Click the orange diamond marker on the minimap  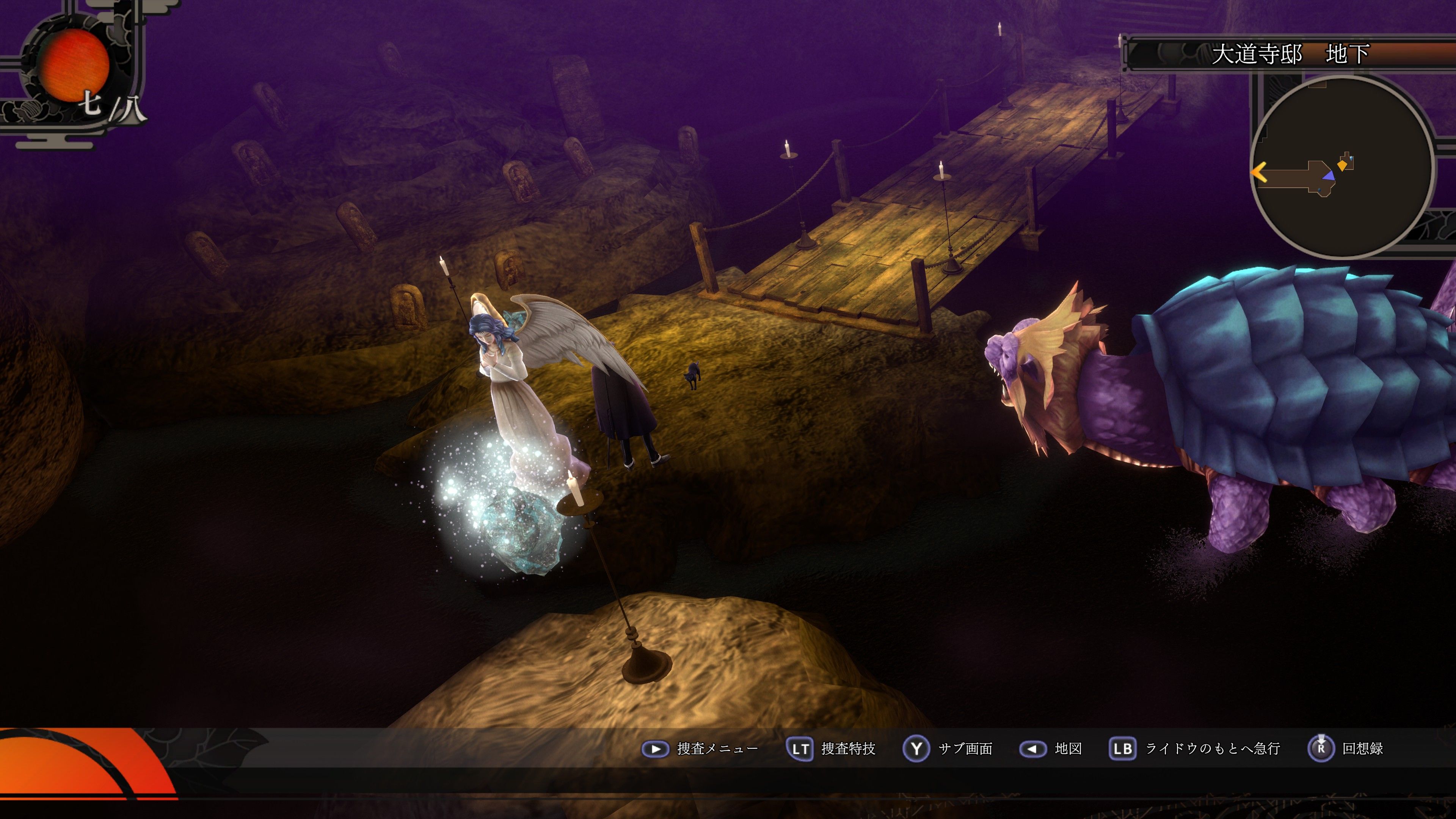click(1342, 165)
